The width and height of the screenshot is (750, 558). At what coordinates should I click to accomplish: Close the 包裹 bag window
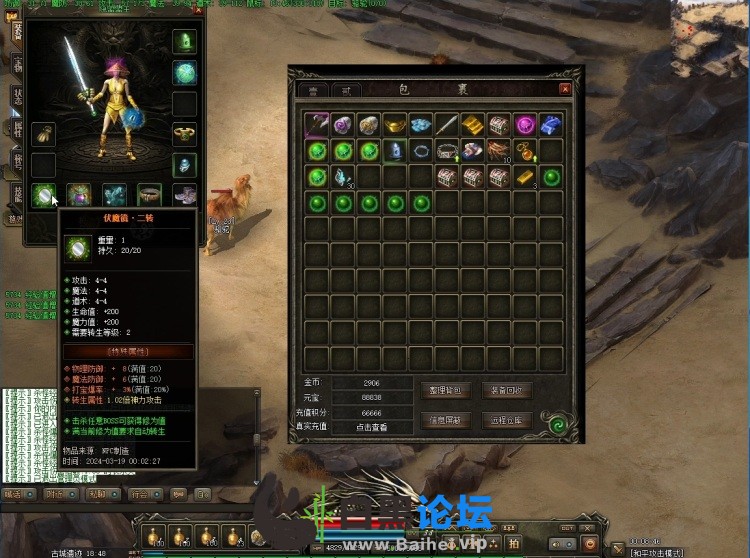coord(565,89)
